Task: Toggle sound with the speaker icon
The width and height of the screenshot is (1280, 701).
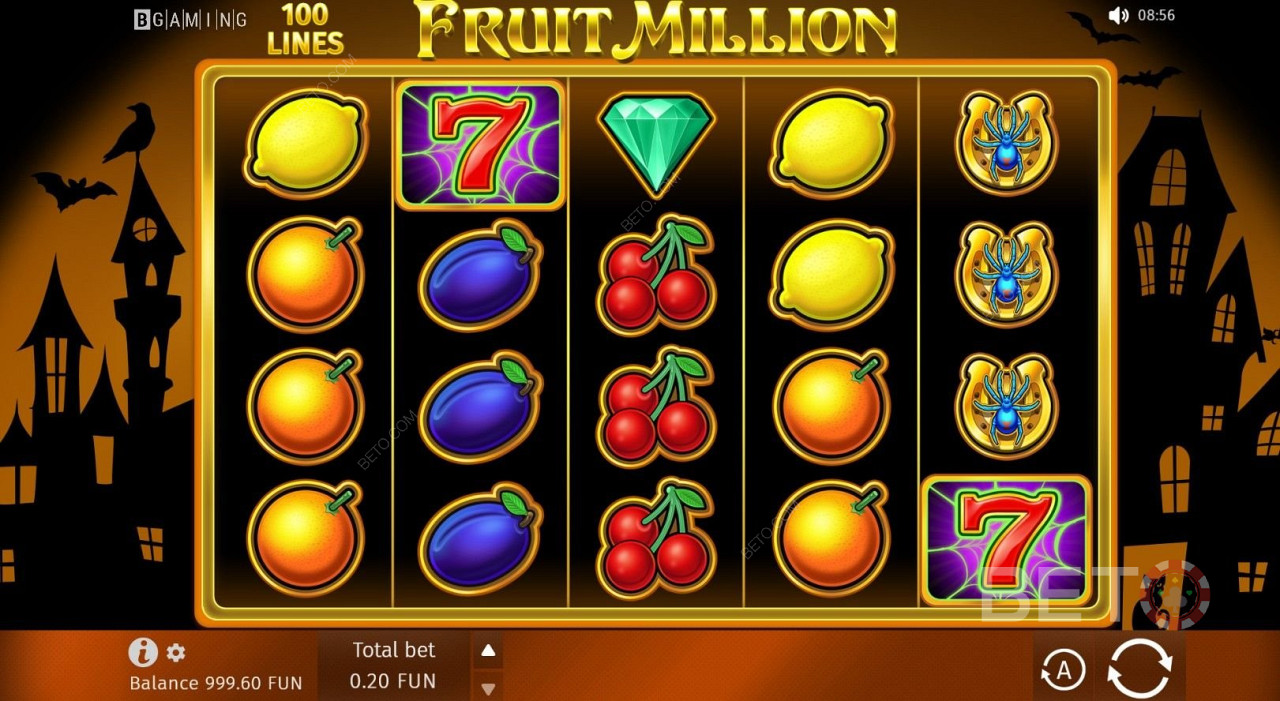Action: (x=1118, y=16)
